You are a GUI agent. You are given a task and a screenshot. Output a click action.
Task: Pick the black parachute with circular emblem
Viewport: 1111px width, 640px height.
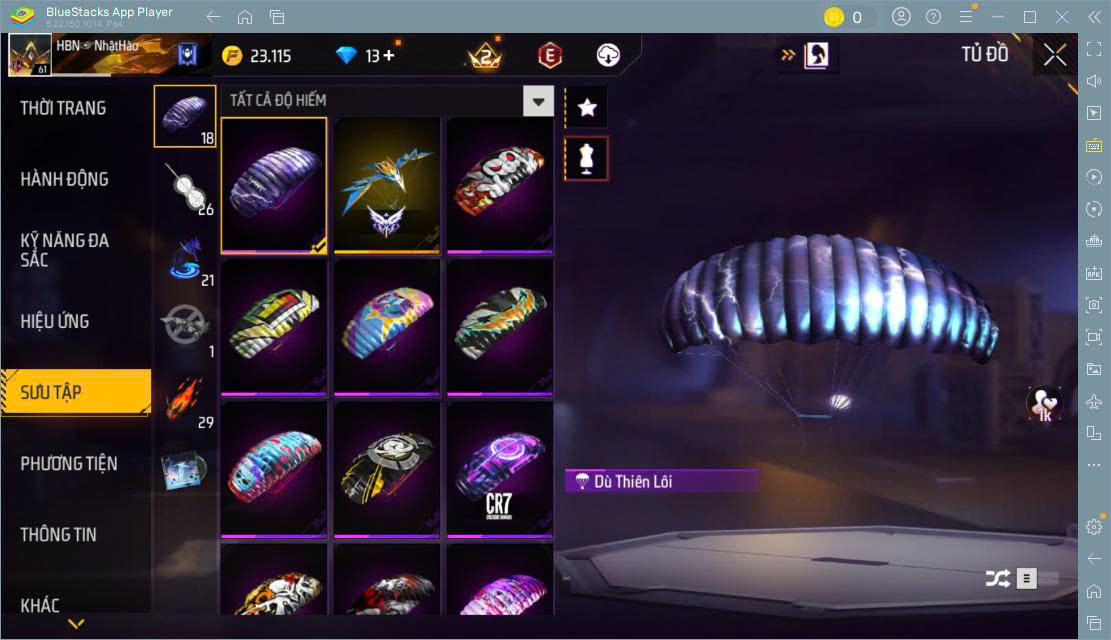click(387, 468)
